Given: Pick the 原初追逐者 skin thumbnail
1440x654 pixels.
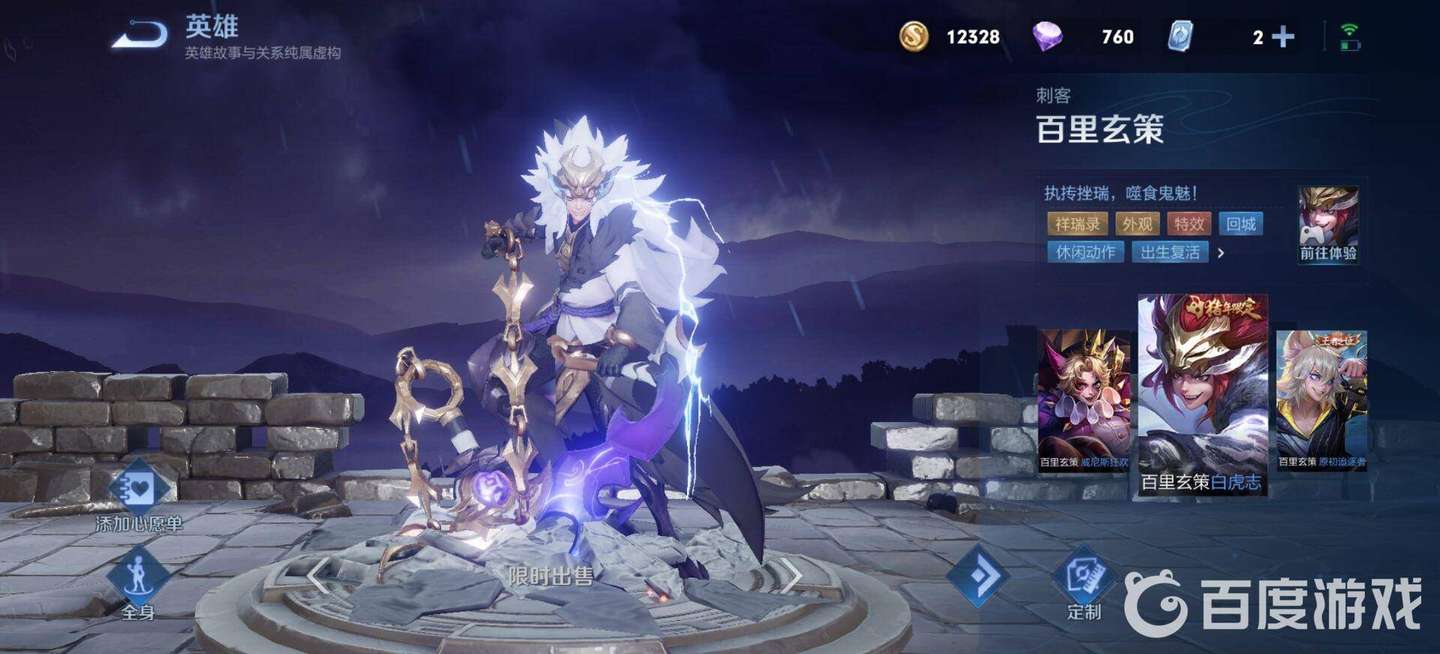Looking at the screenshot, I should pos(1321,401).
